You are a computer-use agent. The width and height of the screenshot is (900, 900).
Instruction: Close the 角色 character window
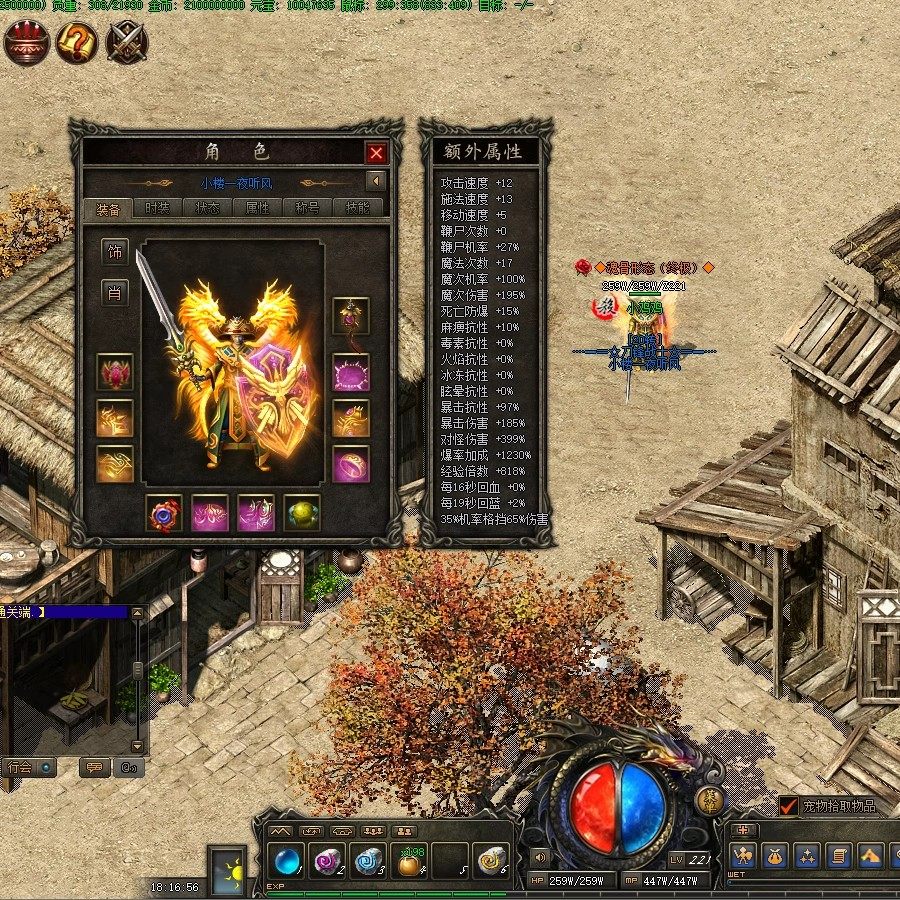[x=376, y=153]
